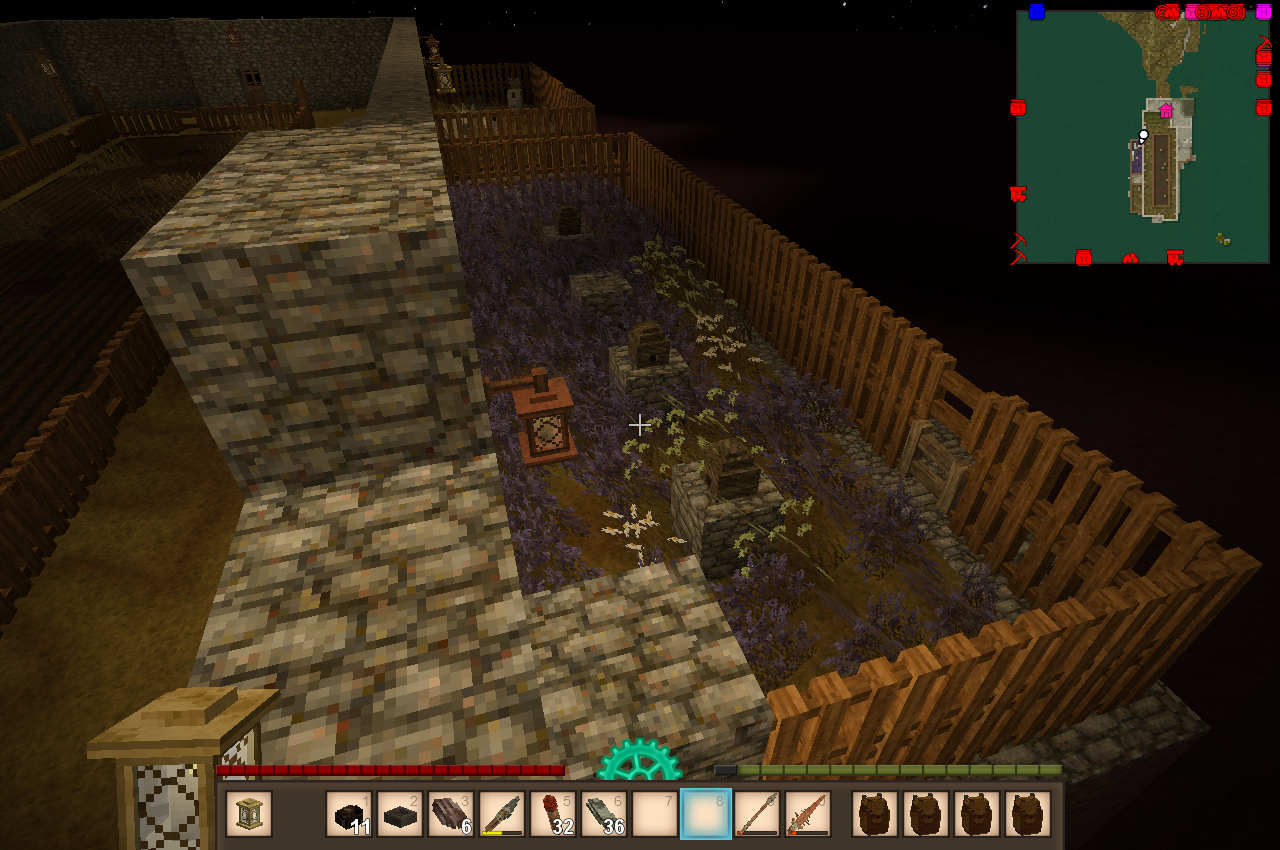The width and height of the screenshot is (1280, 850).
Task: Select the highlighted empty hotbar slot 8
Action: click(x=706, y=814)
